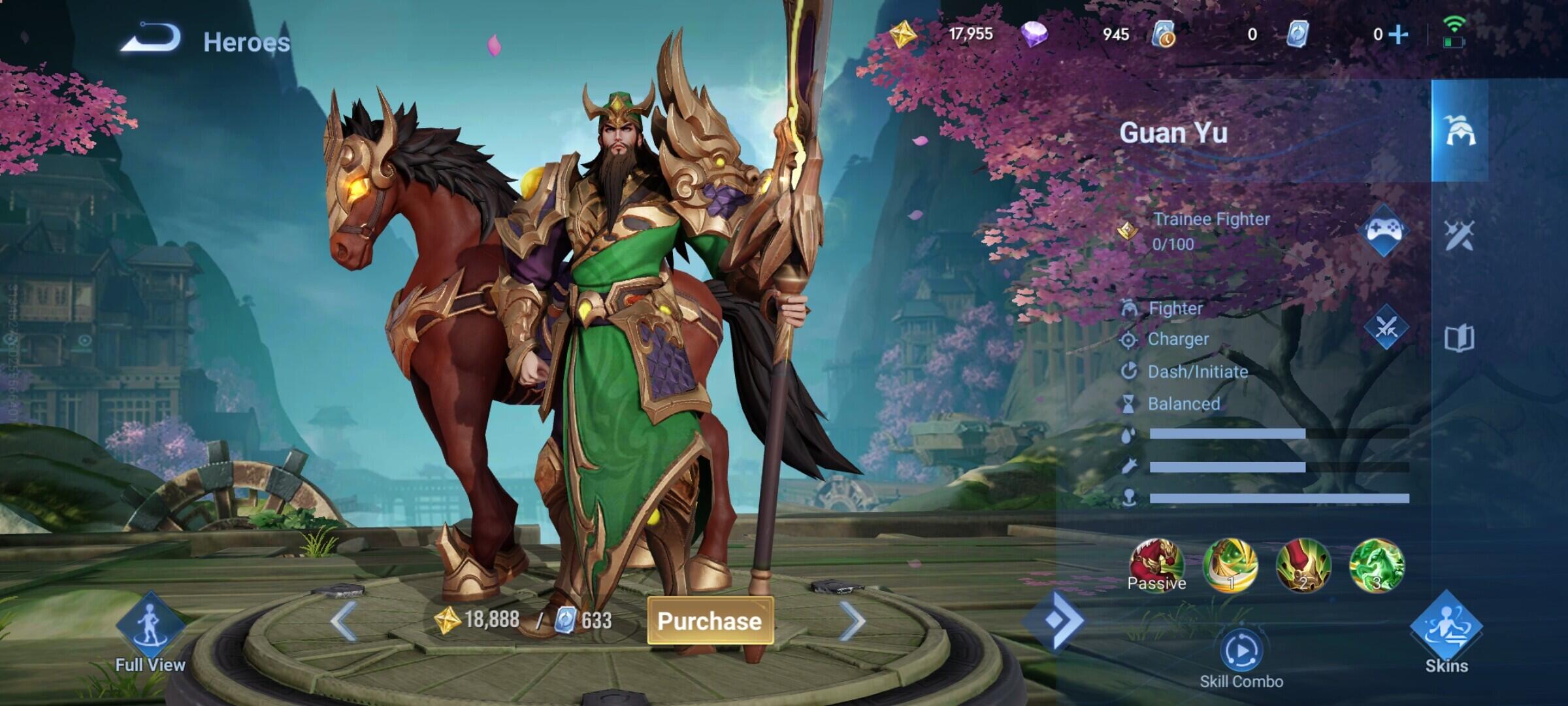1568x706 pixels.
Task: Show the next hero with right arrow
Action: tap(852, 620)
